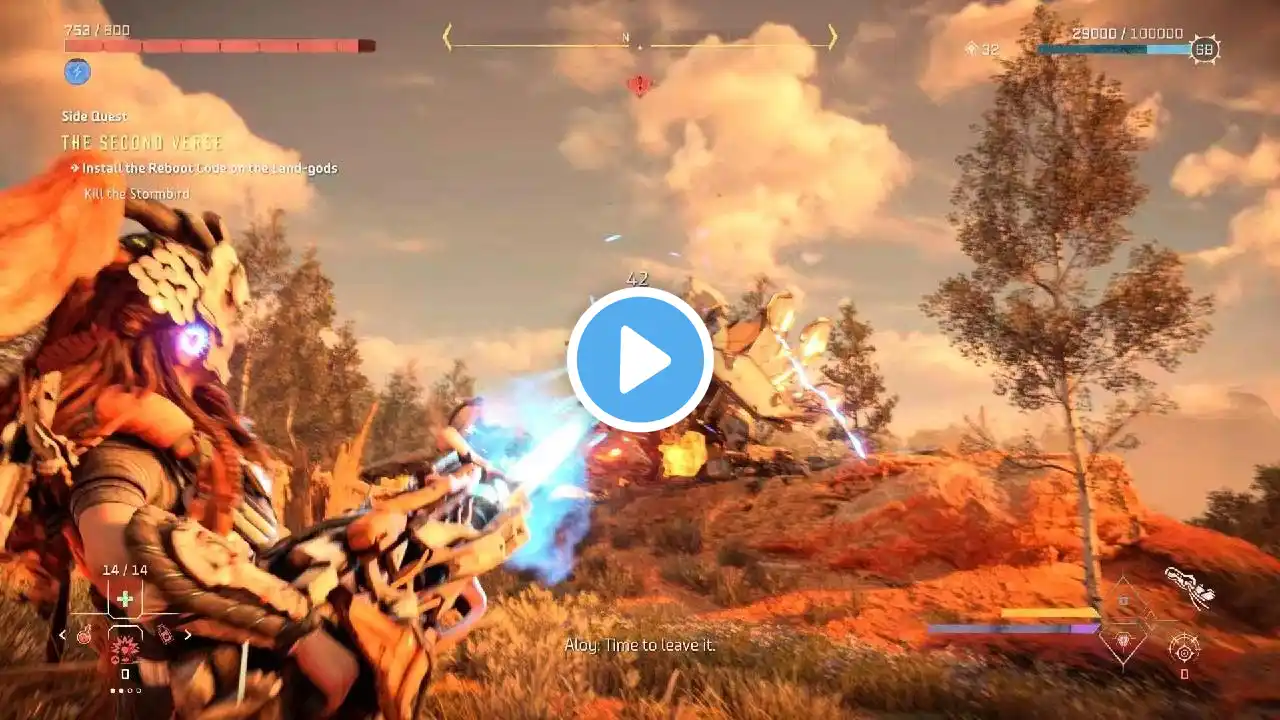Select the jar-shaped item in the hotbar
Image resolution: width=1280 pixels, height=720 pixels.
coord(165,634)
